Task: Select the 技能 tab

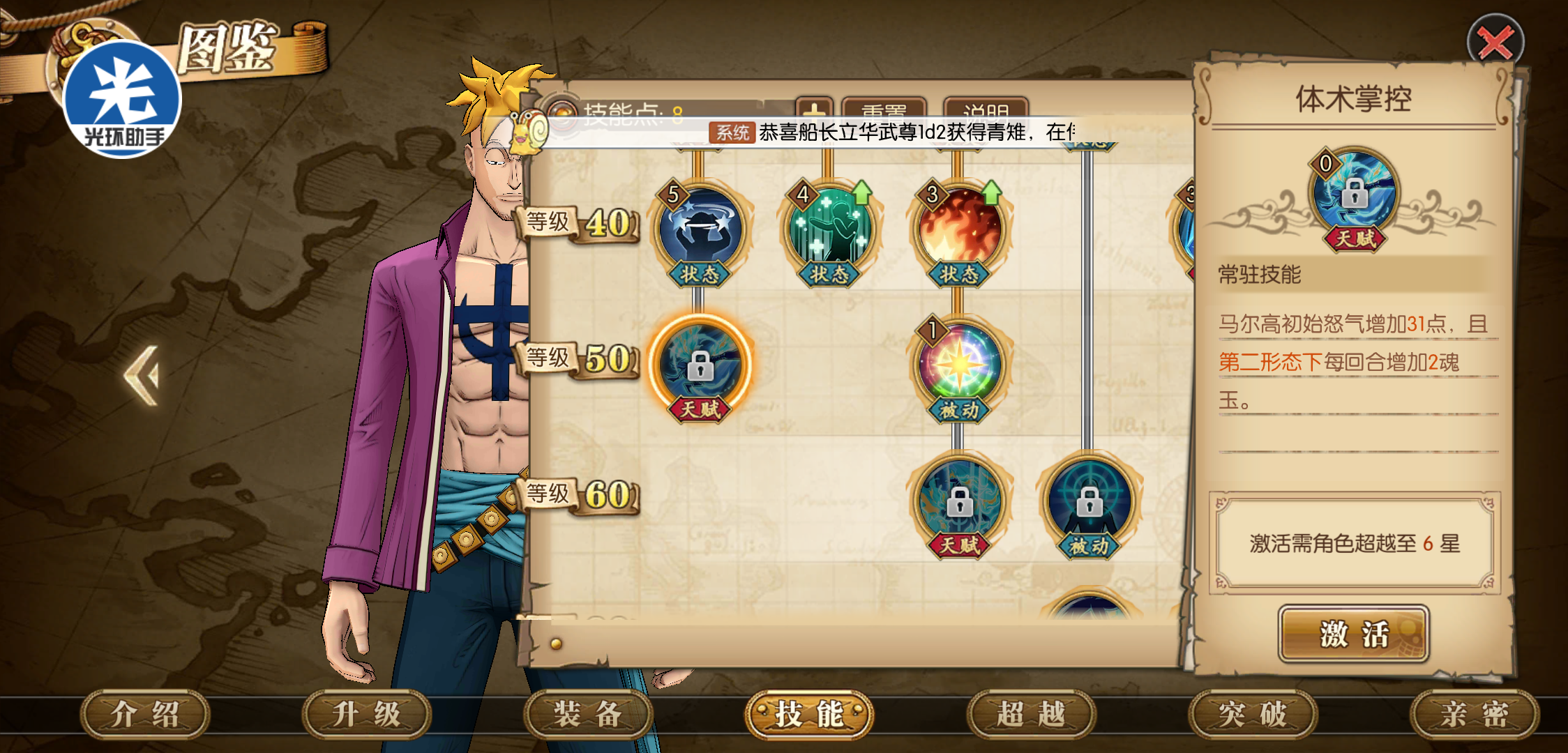Action: click(x=809, y=714)
